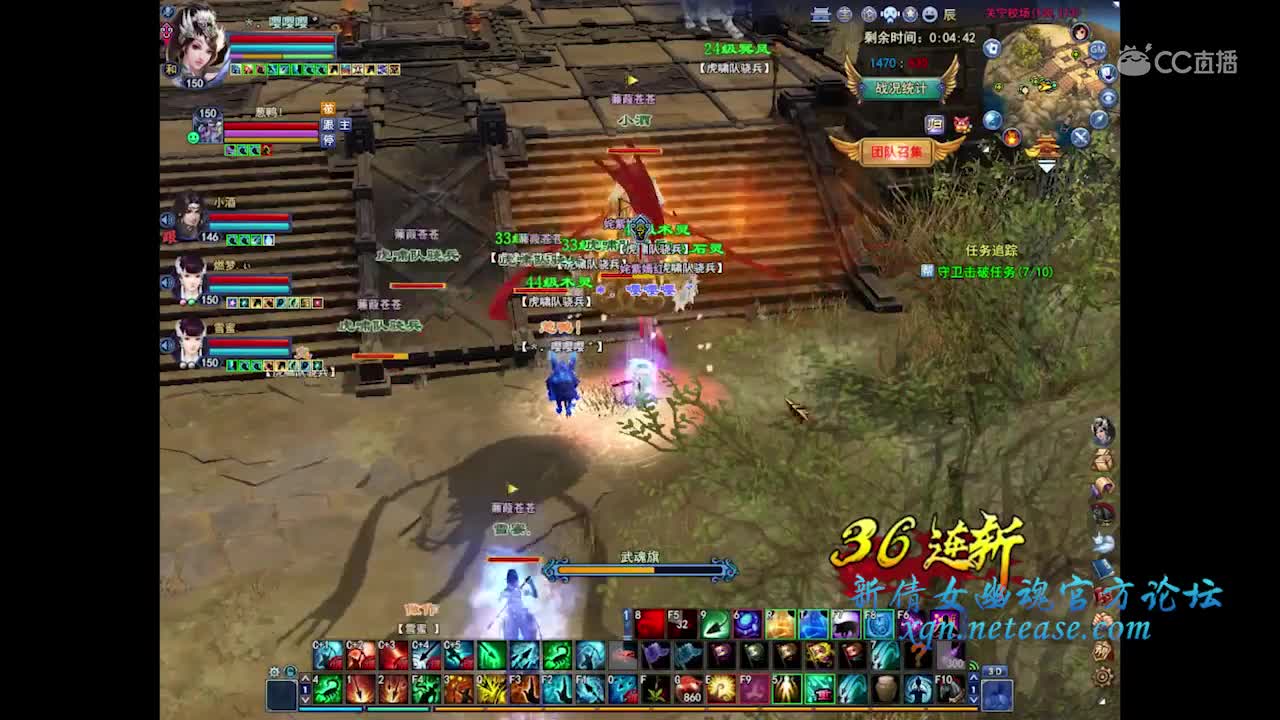Open the settings gear near the bottom right
This screenshot has height=720, width=1280.
[1102, 676]
